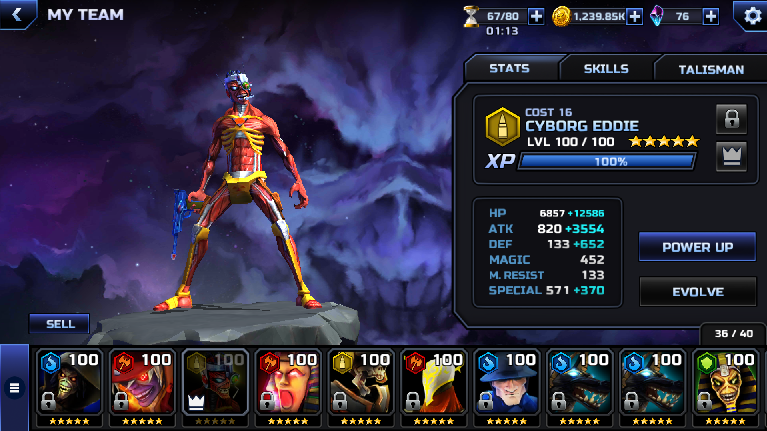
Task: Show the Talisman tab
Action: (711, 69)
